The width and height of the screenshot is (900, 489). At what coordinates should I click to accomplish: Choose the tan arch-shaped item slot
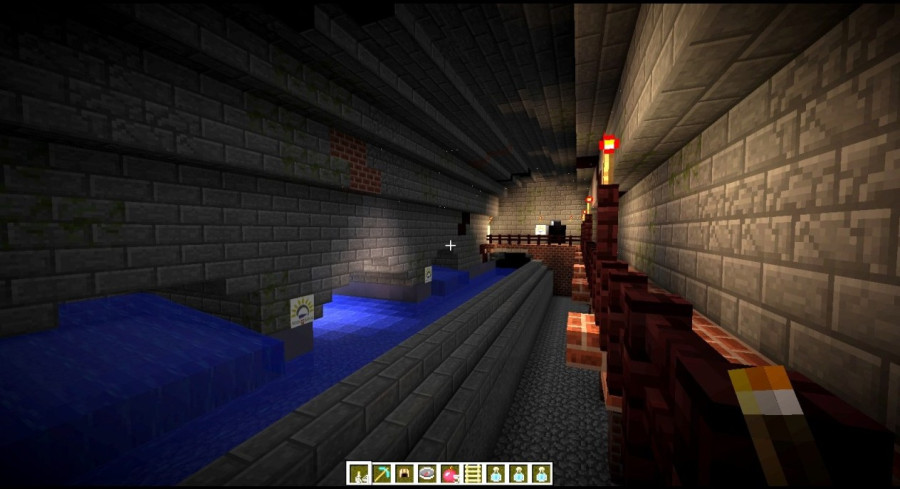pyautogui.click(x=403, y=474)
